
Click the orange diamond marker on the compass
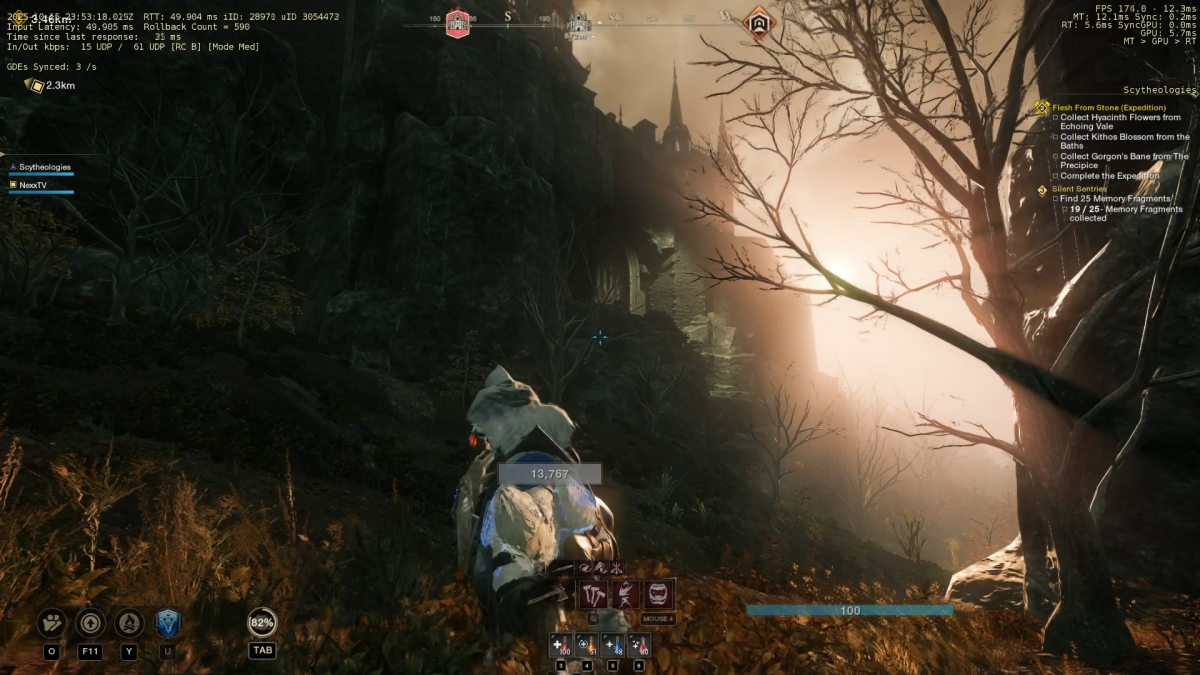pyautogui.click(x=759, y=22)
